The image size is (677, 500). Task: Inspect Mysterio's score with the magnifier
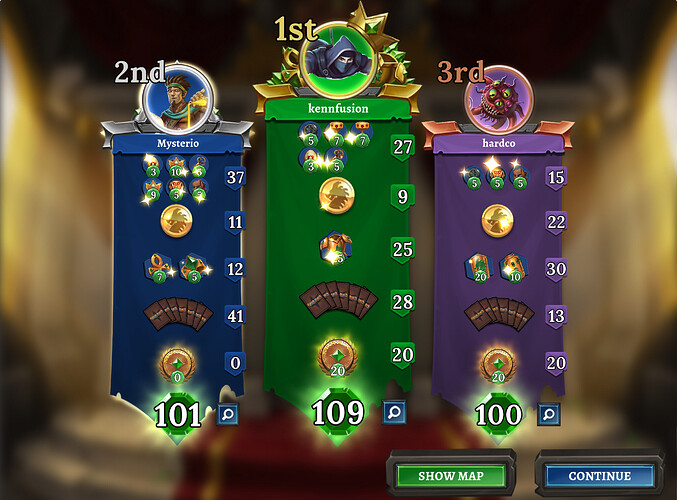tap(228, 412)
